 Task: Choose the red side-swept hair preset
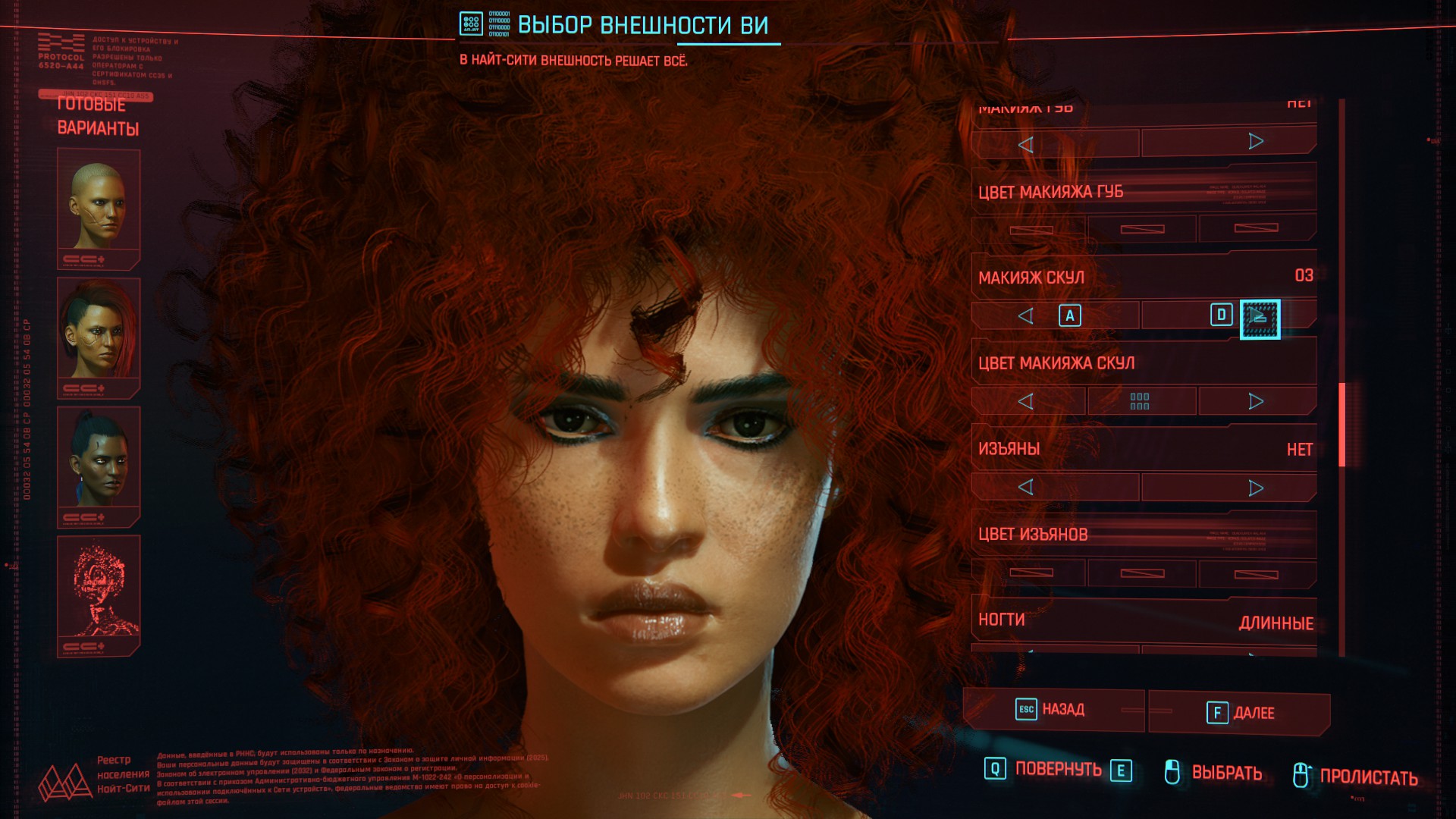coord(99,335)
